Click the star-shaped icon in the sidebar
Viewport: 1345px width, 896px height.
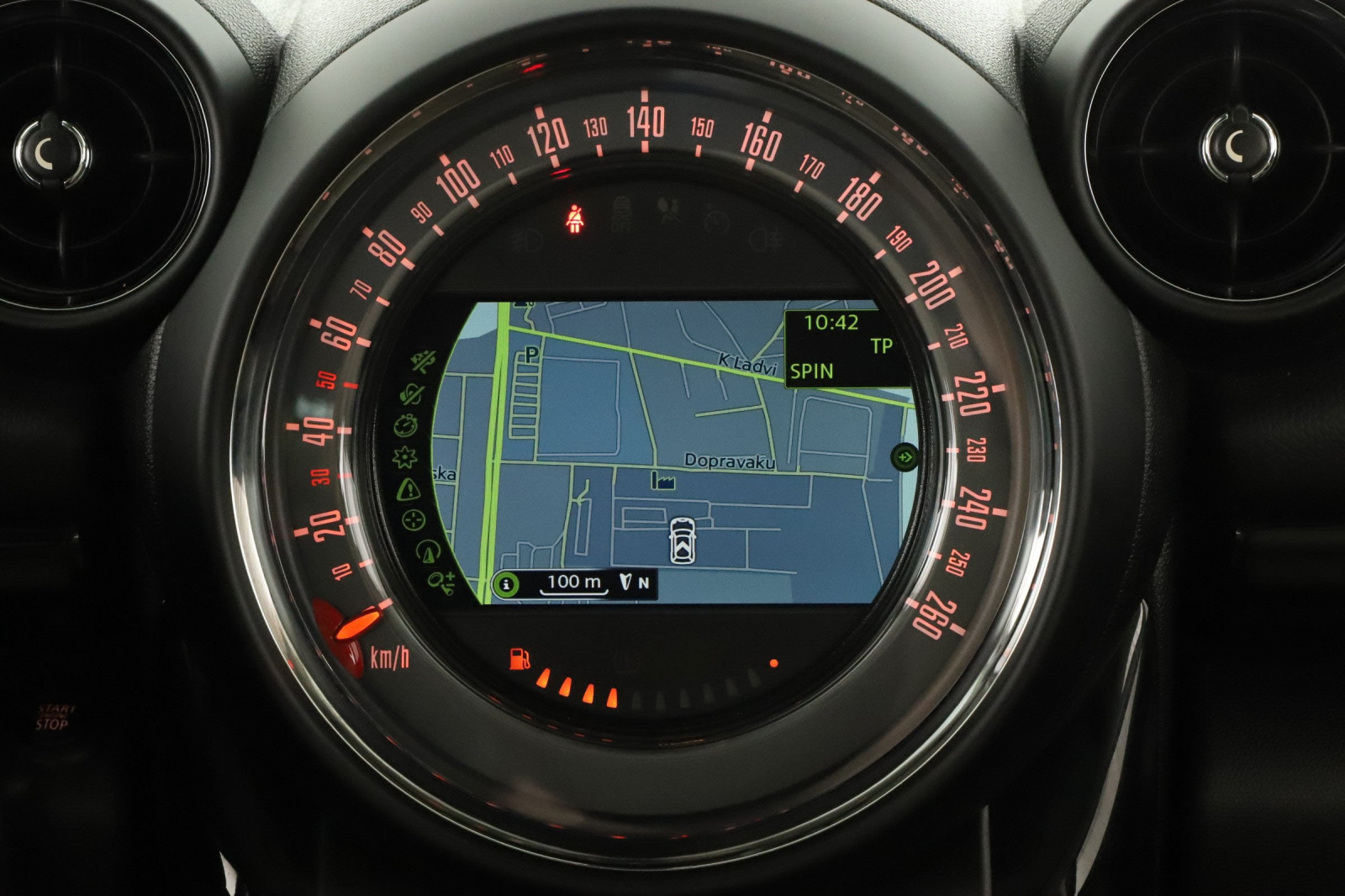(405, 457)
